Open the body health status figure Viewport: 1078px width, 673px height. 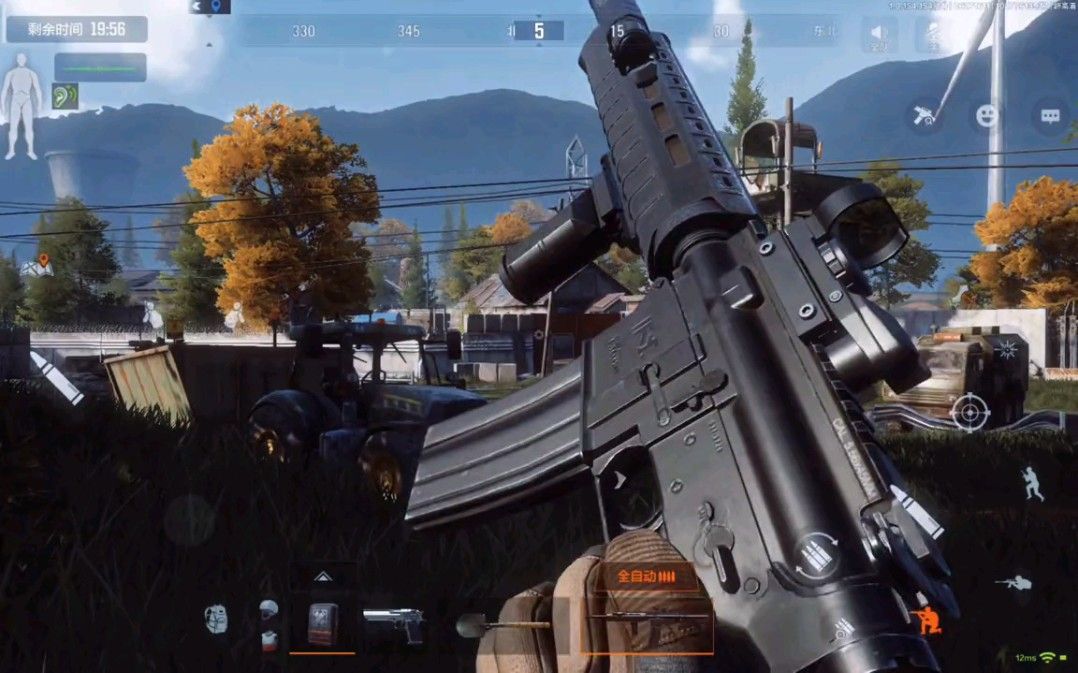click(20, 106)
